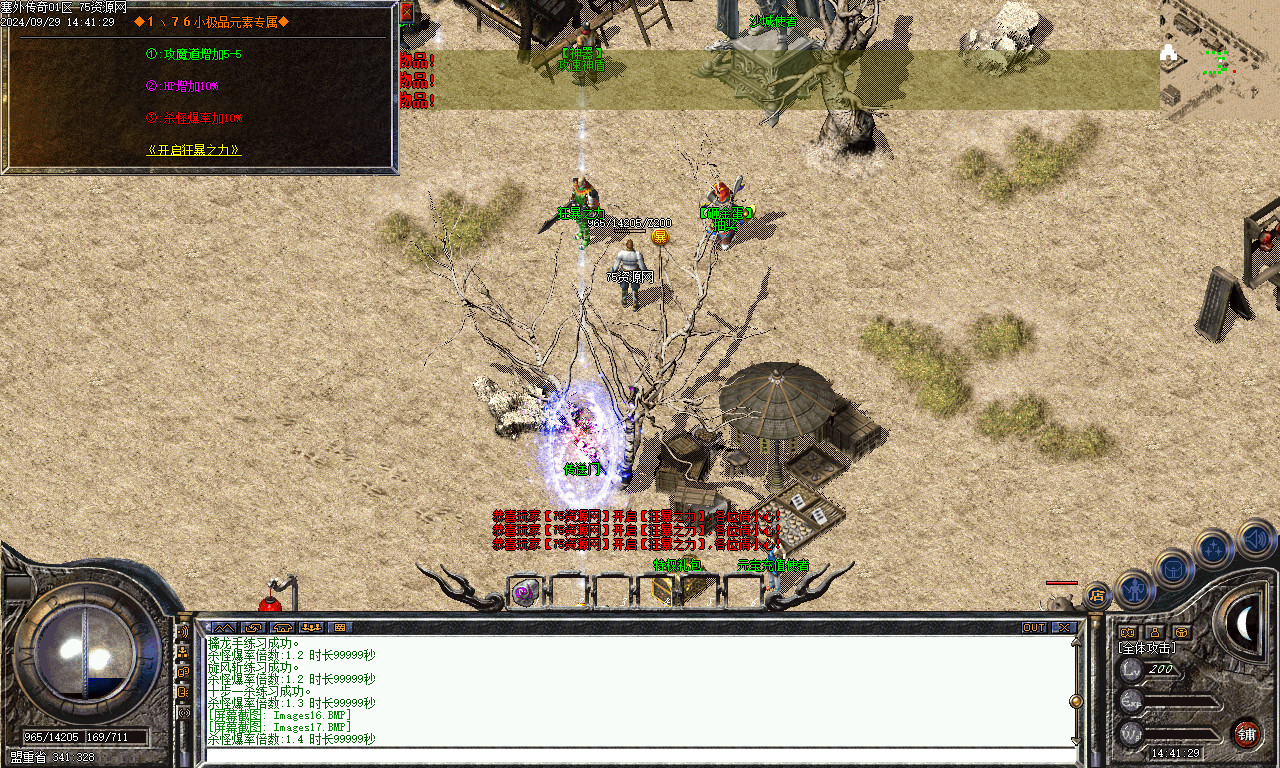Open the 店 shop round button
1280x768 pixels.
[1097, 596]
